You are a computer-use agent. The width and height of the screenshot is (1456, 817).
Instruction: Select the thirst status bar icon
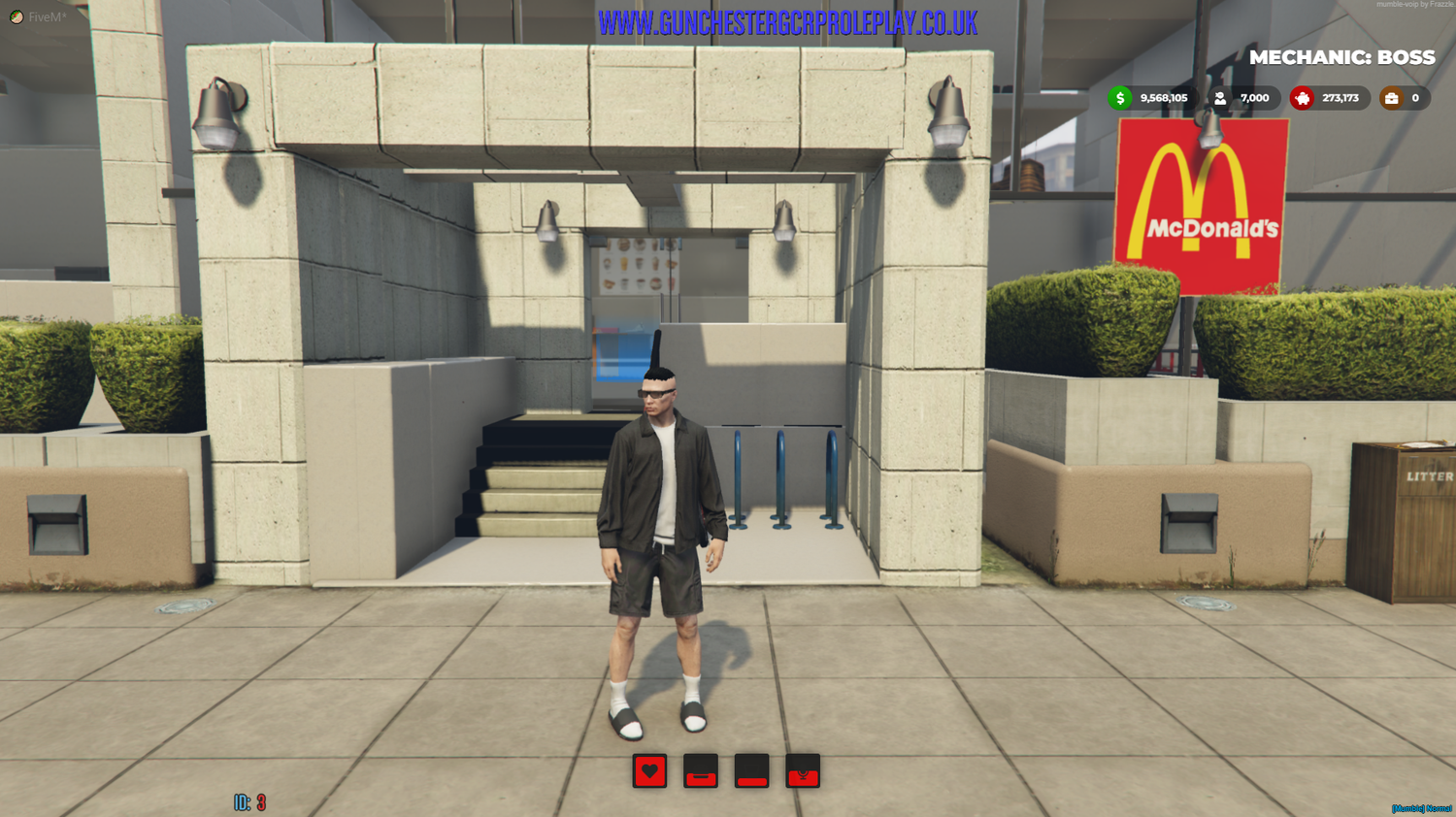point(751,773)
